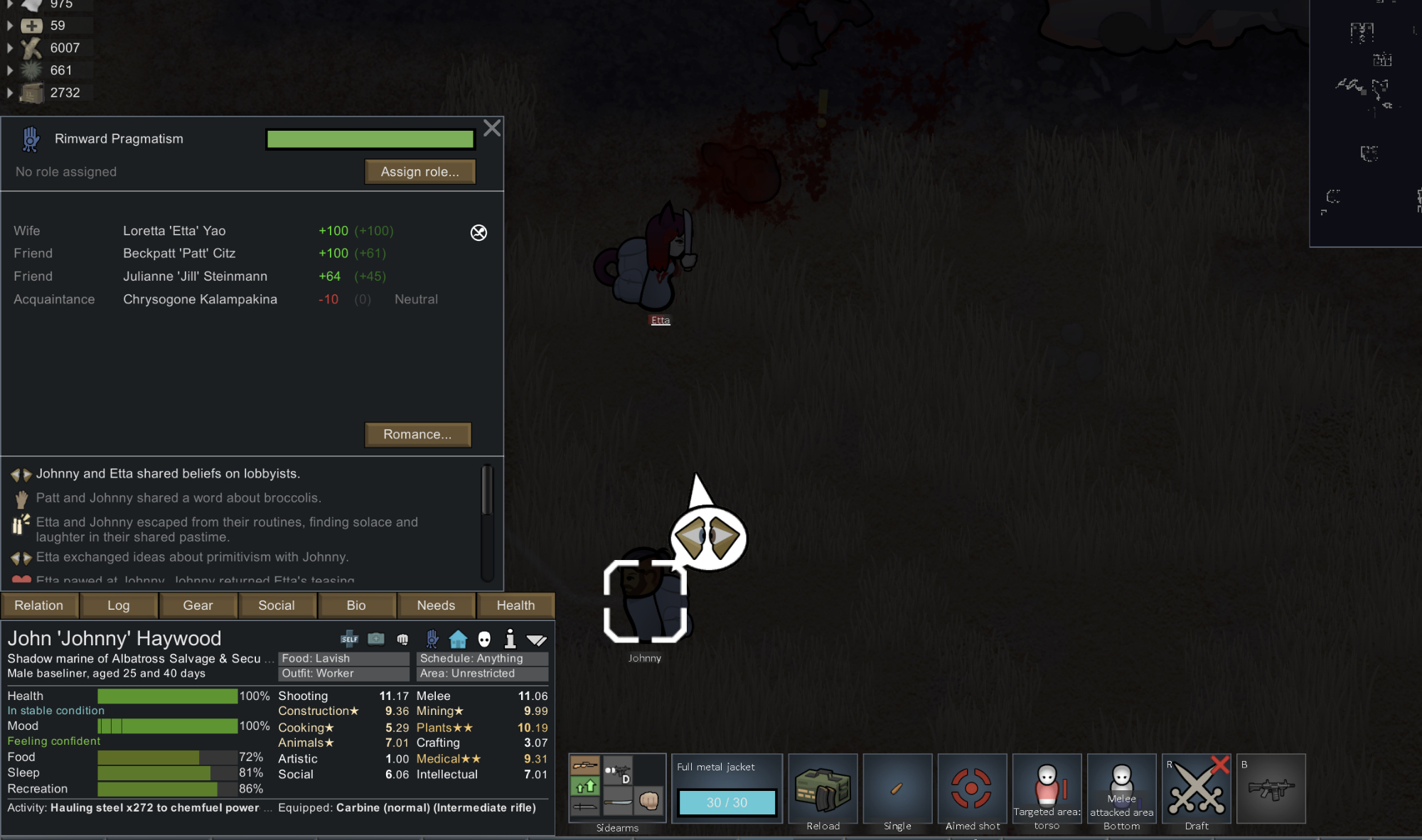Select the Aimed shot mode
1422x840 pixels.
coord(972,790)
